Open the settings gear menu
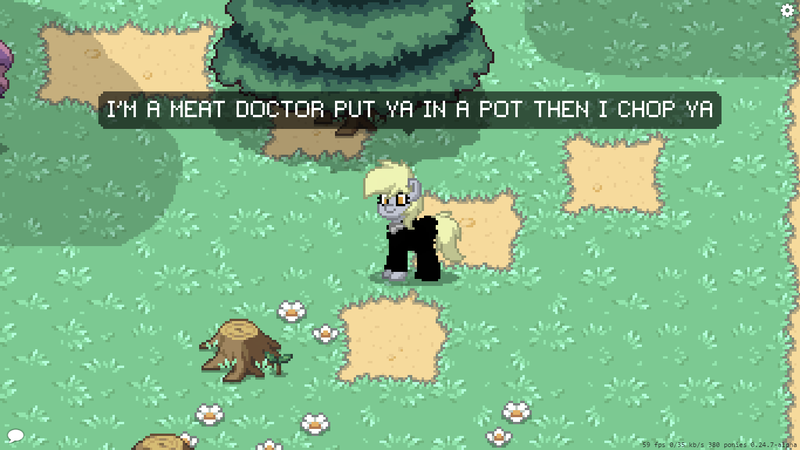The image size is (800, 450). point(788,10)
